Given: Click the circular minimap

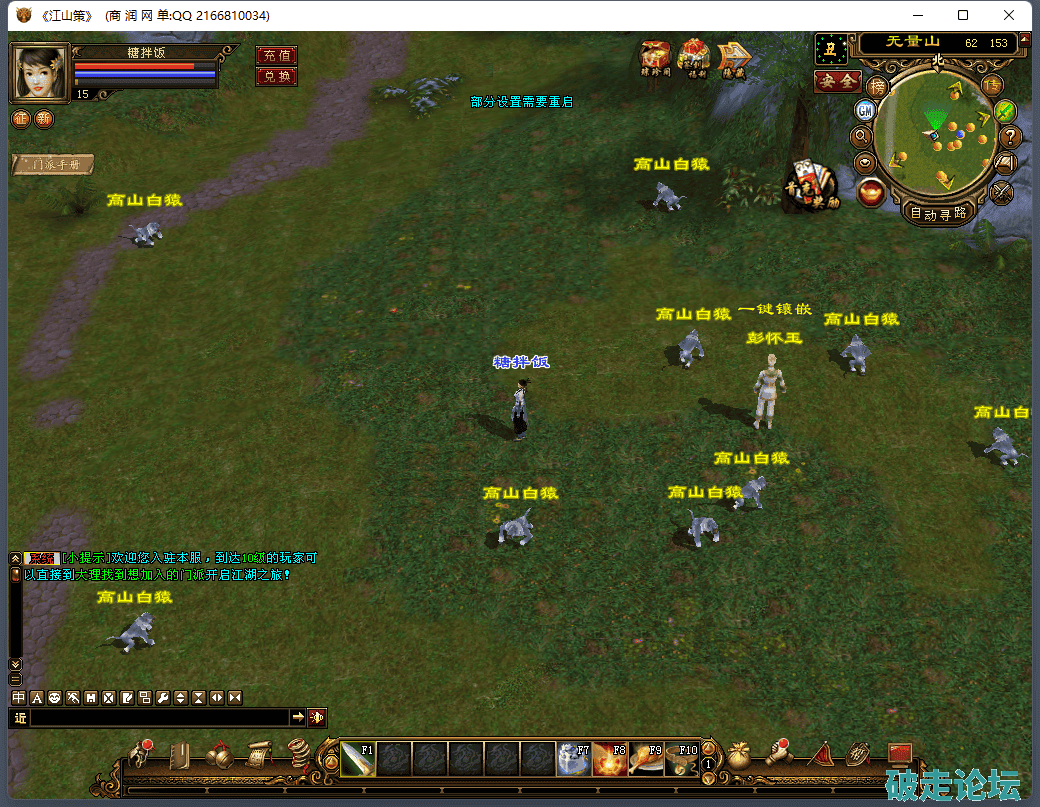Looking at the screenshot, I should point(938,131).
